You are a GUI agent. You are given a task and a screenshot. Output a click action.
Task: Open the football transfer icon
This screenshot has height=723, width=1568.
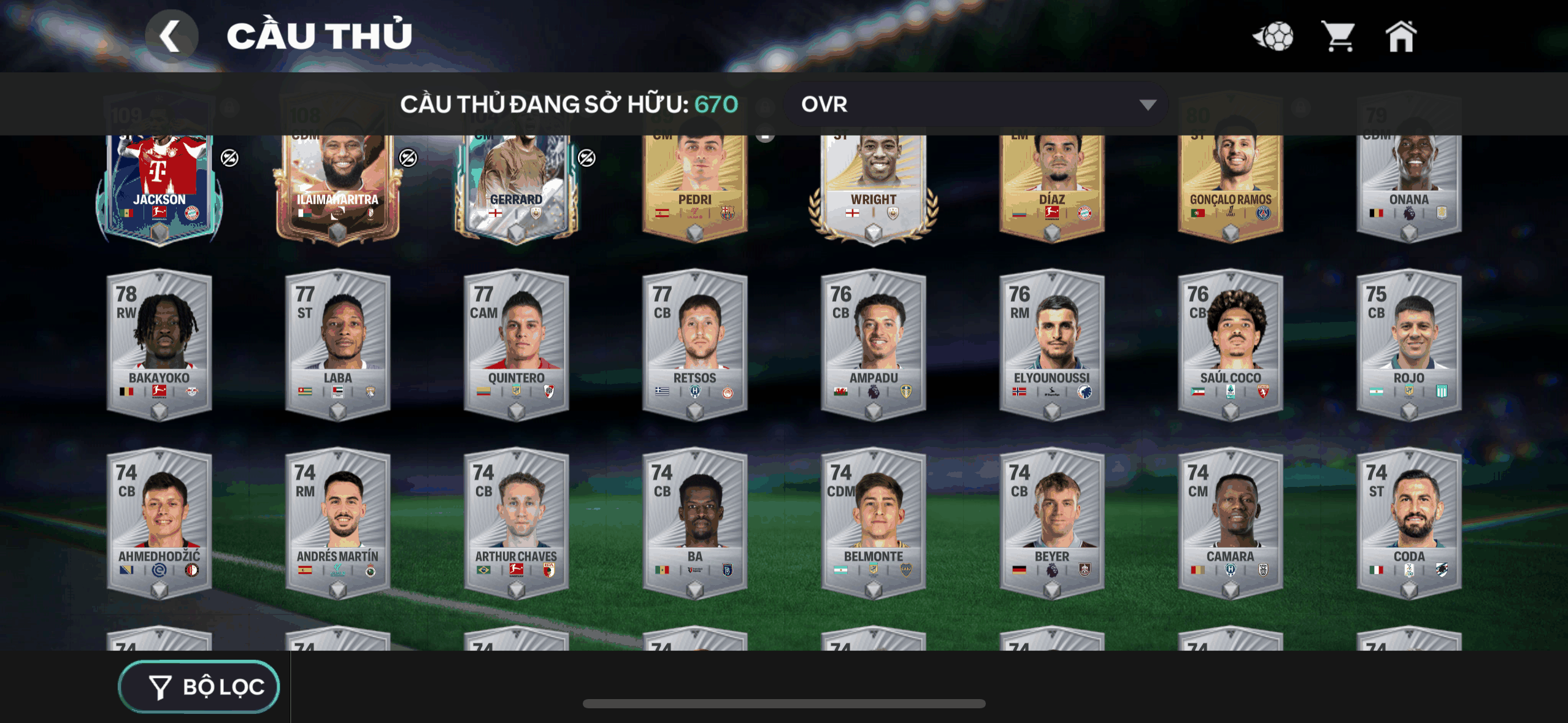(x=1274, y=37)
